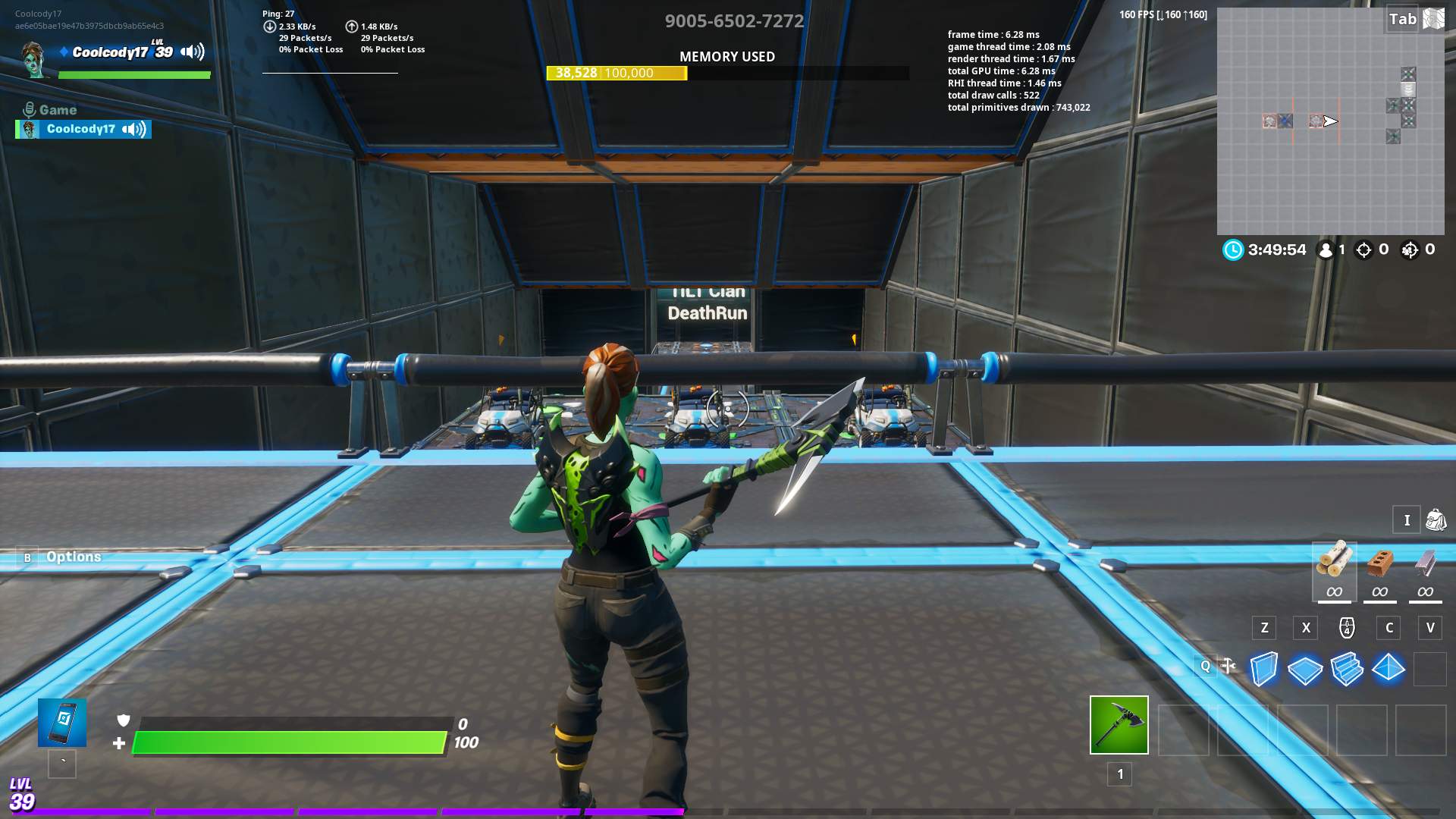Select the floor building piece
This screenshot has height=819, width=1456.
click(1305, 669)
